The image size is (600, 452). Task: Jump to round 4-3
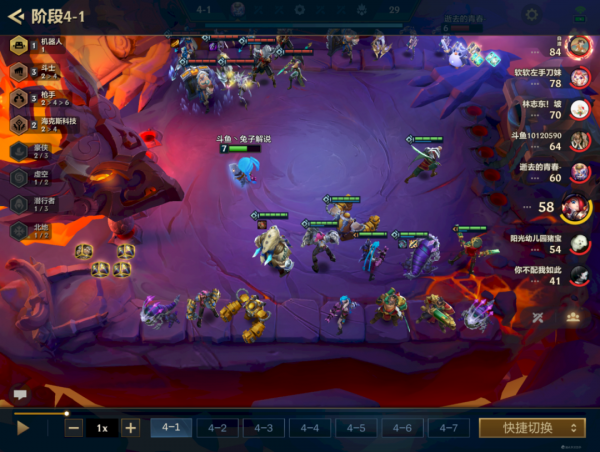tap(263, 428)
